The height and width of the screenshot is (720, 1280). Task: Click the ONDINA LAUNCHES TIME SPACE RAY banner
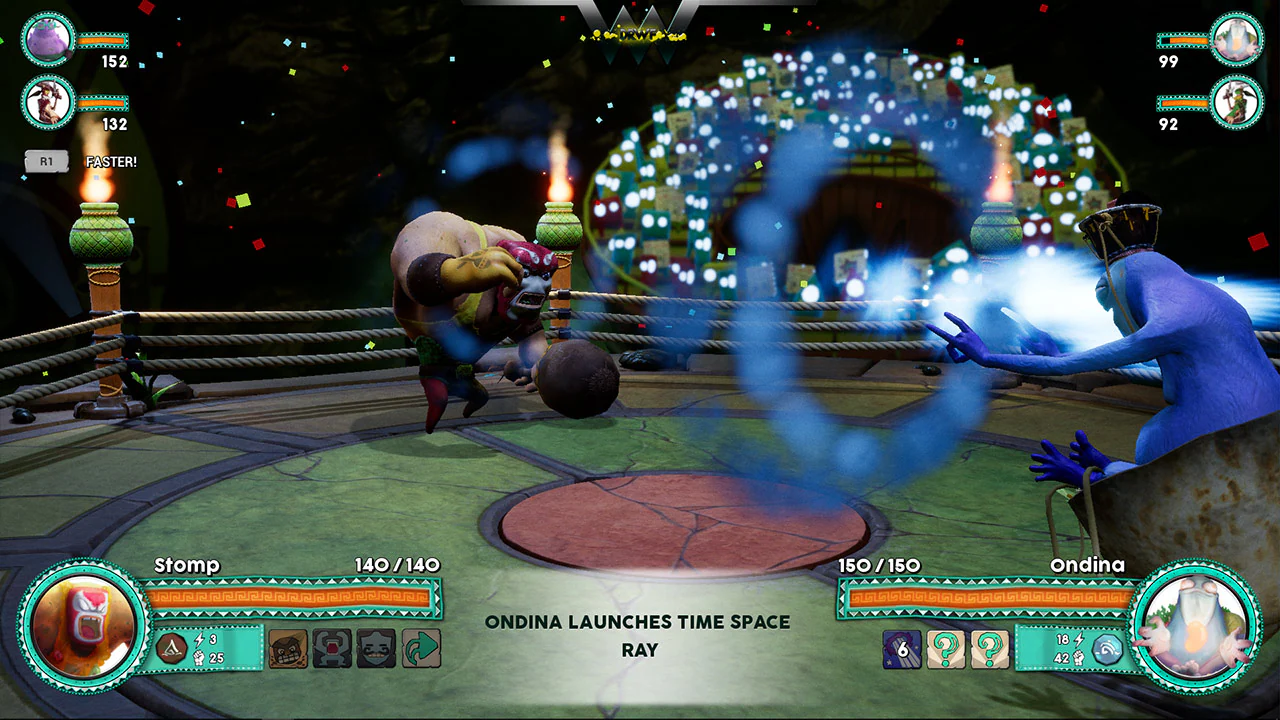pos(638,633)
